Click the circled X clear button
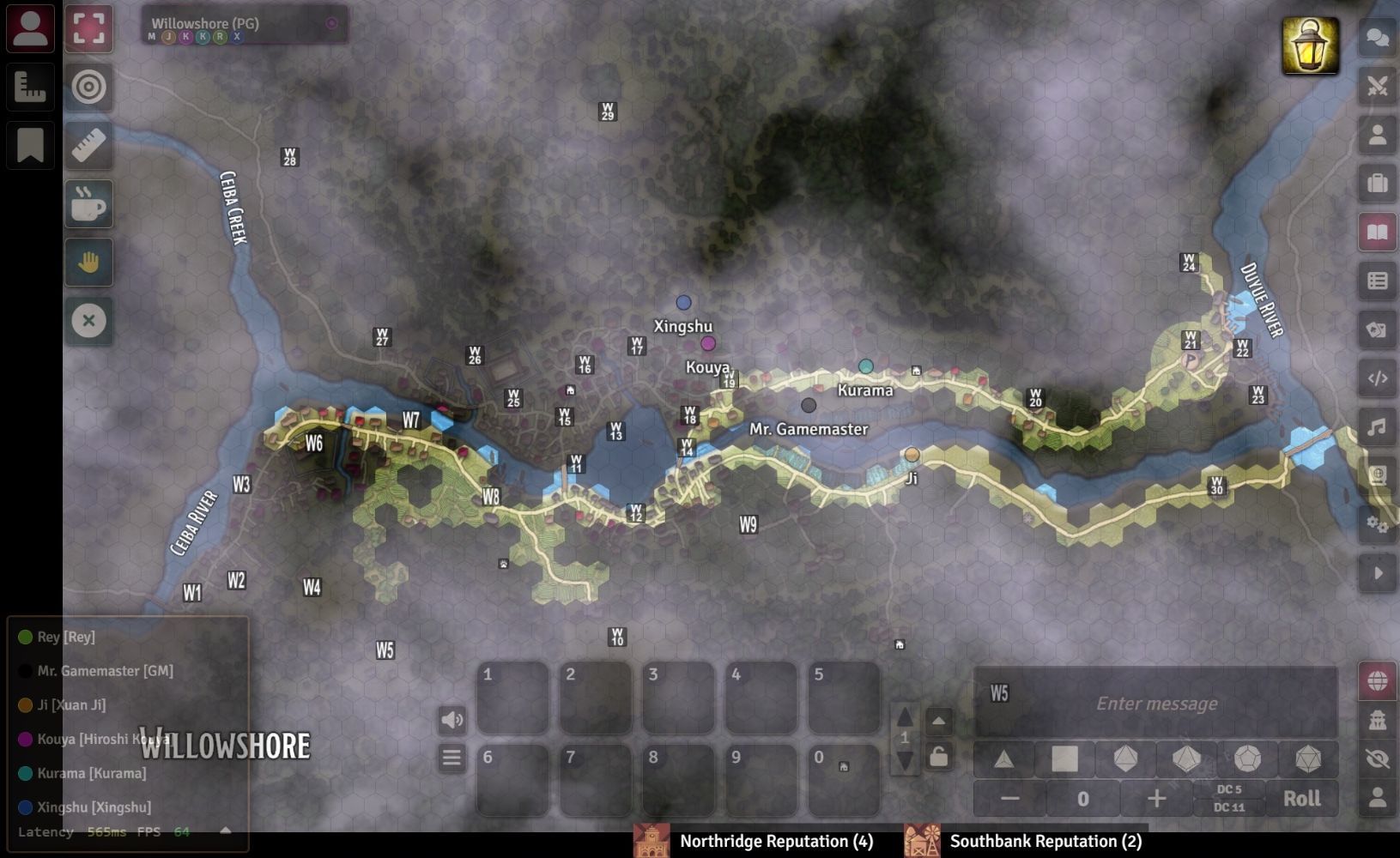Image resolution: width=1400 pixels, height=858 pixels. pyautogui.click(x=88, y=321)
